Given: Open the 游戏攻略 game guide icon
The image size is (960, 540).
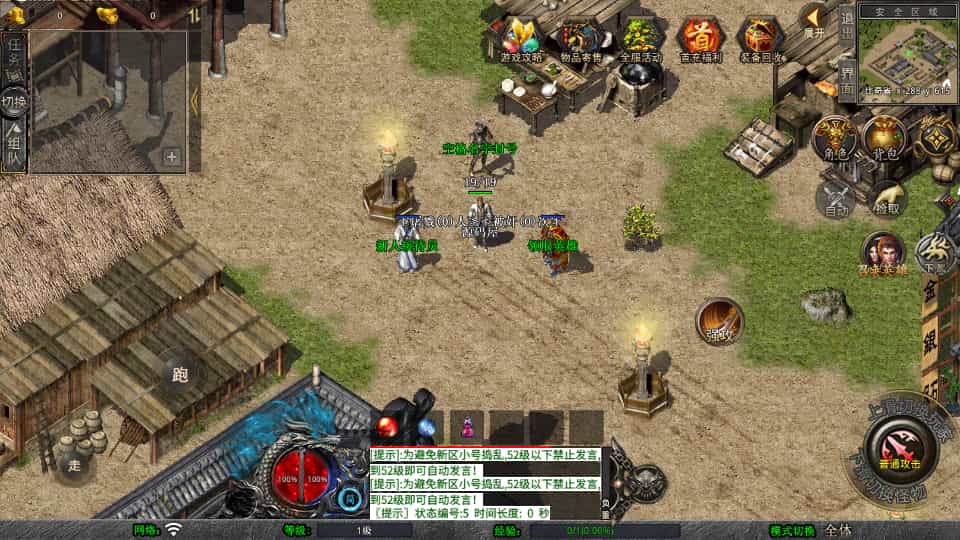Looking at the screenshot, I should point(521,39).
